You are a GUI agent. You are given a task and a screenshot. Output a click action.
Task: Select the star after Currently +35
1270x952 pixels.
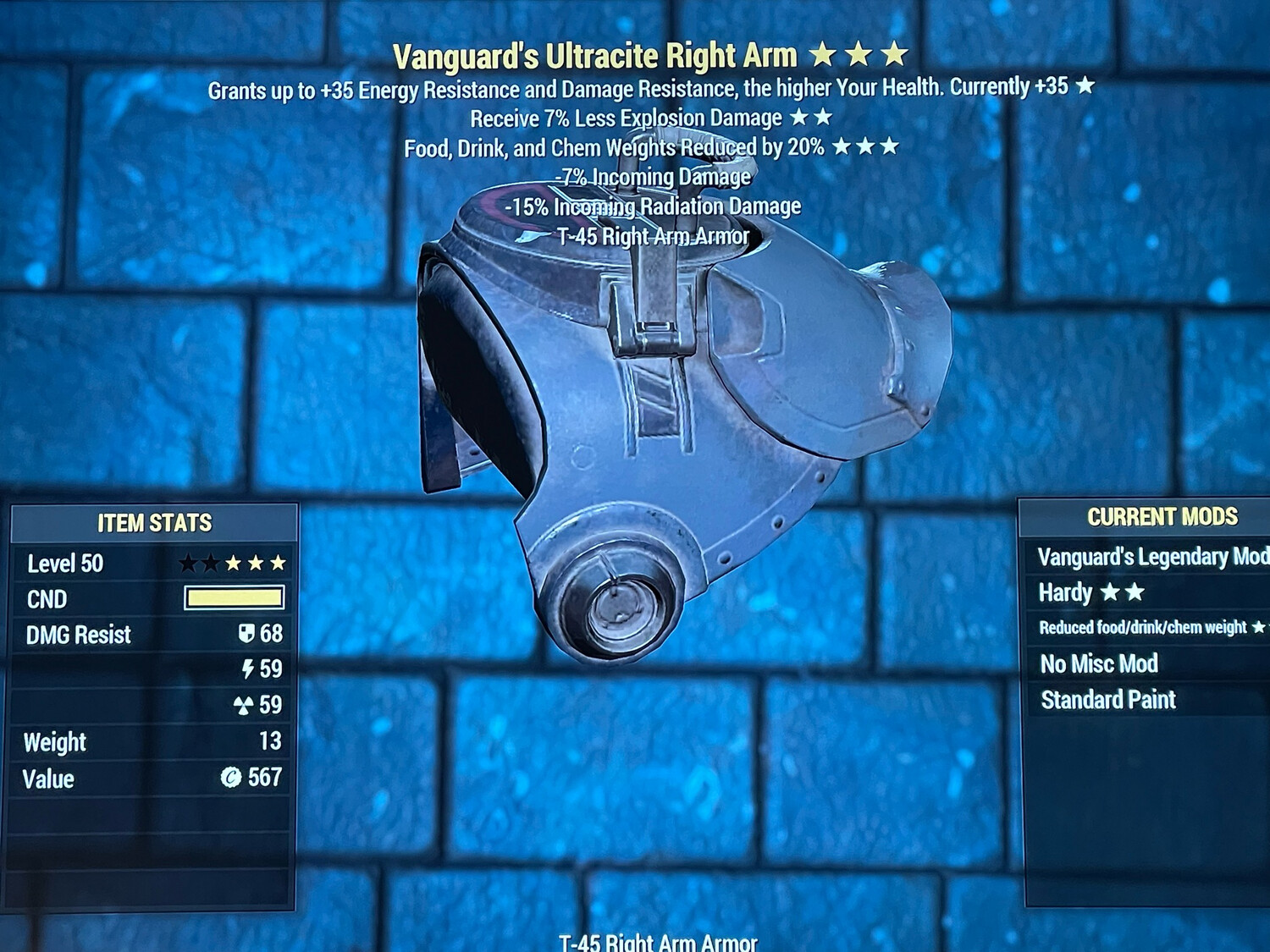coord(1085,85)
